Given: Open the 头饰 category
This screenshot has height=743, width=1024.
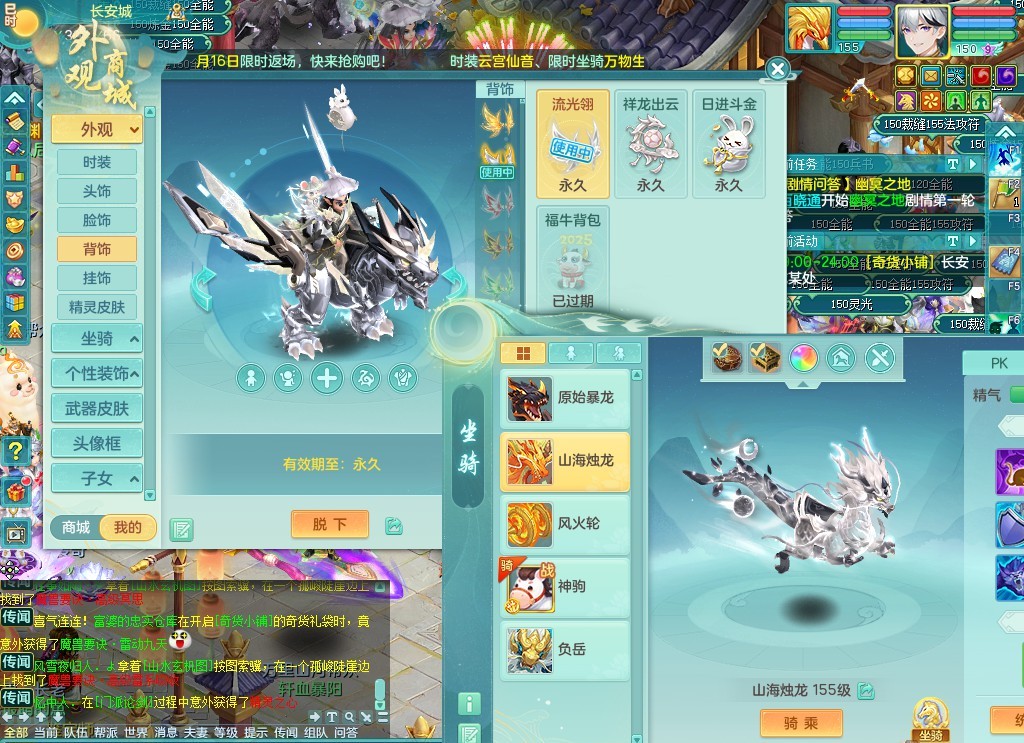Looking at the screenshot, I should 97,191.
